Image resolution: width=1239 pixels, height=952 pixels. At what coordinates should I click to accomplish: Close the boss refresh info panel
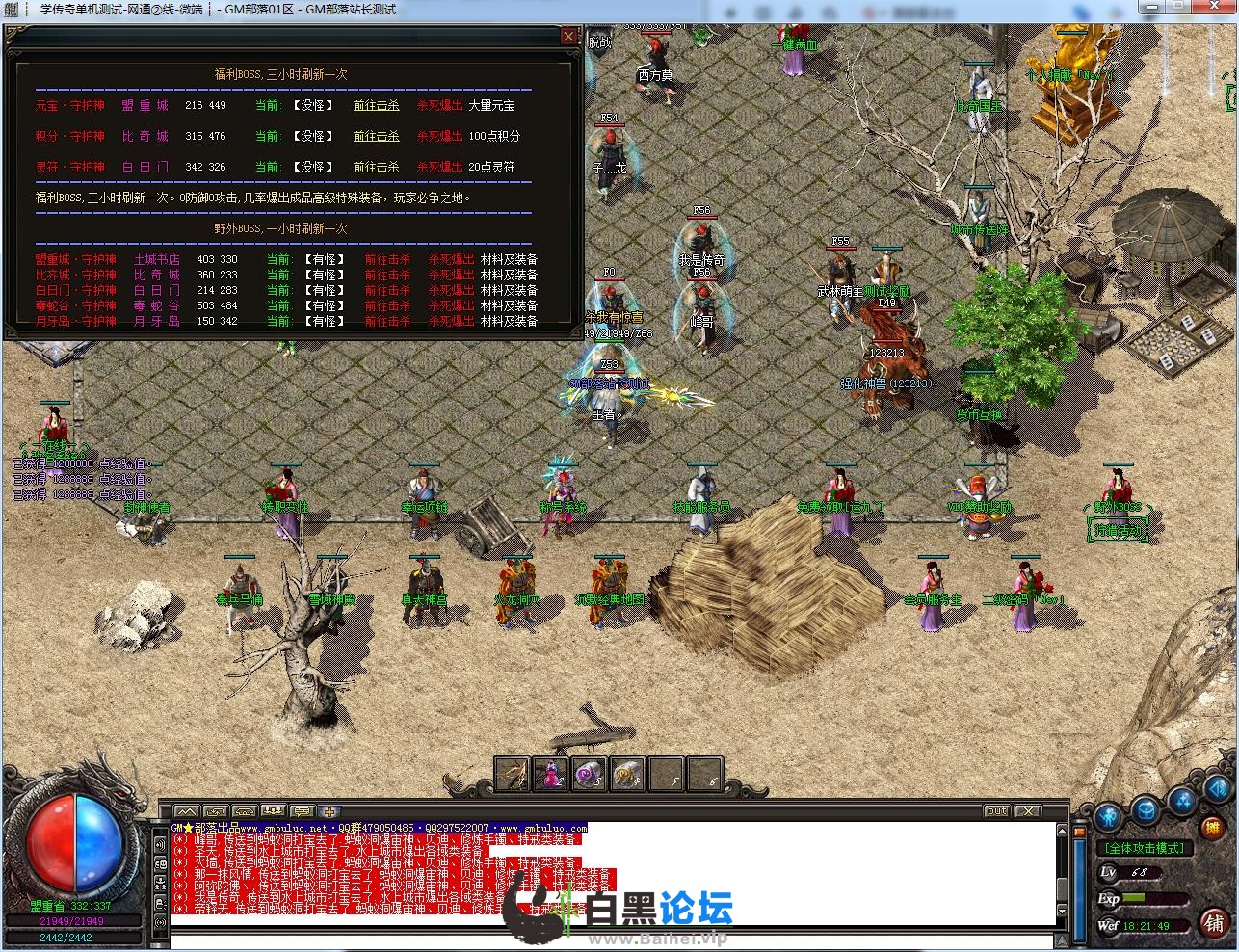(x=569, y=37)
